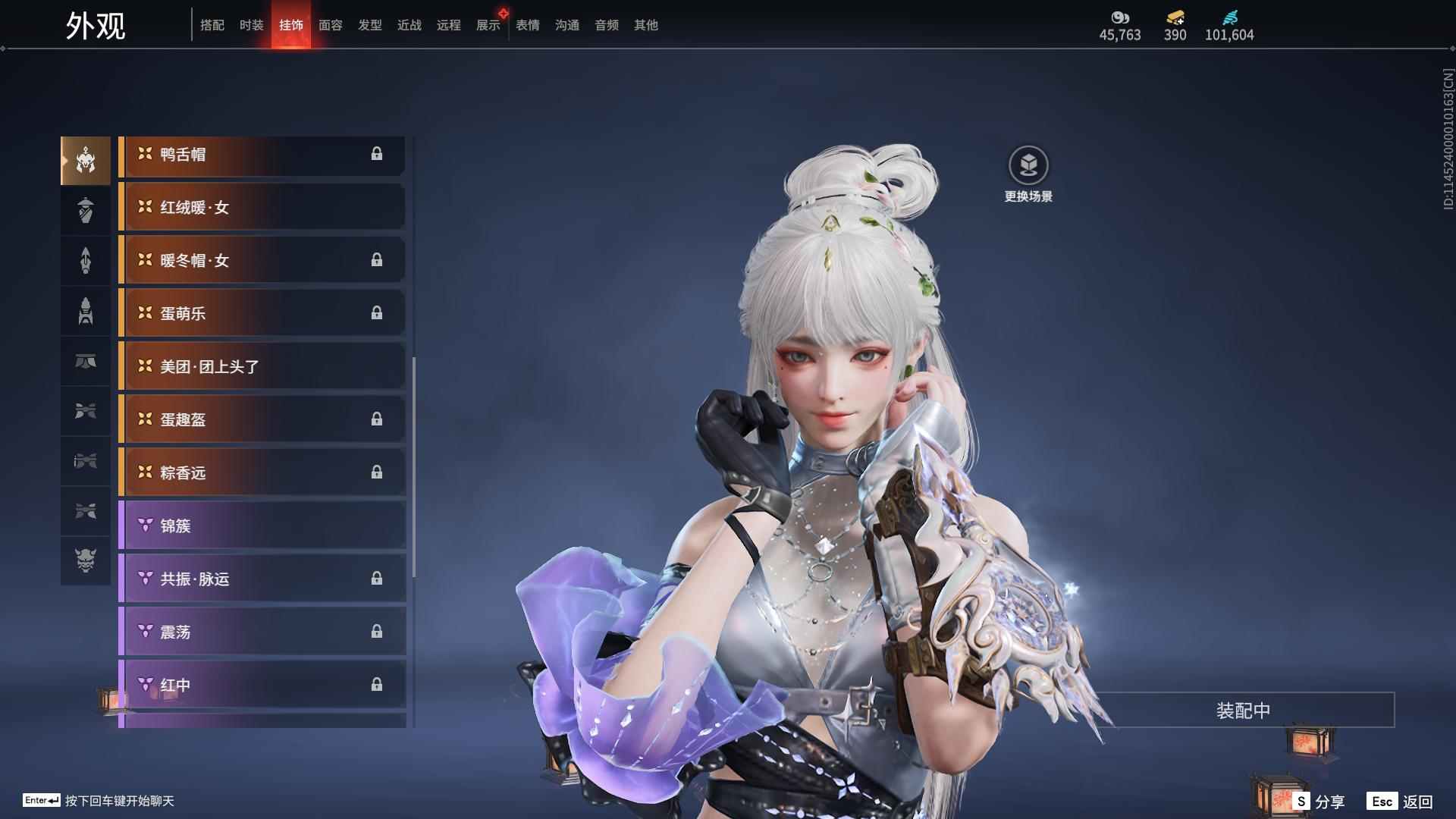Go to the 发型 tab
The width and height of the screenshot is (1456, 819).
click(370, 25)
